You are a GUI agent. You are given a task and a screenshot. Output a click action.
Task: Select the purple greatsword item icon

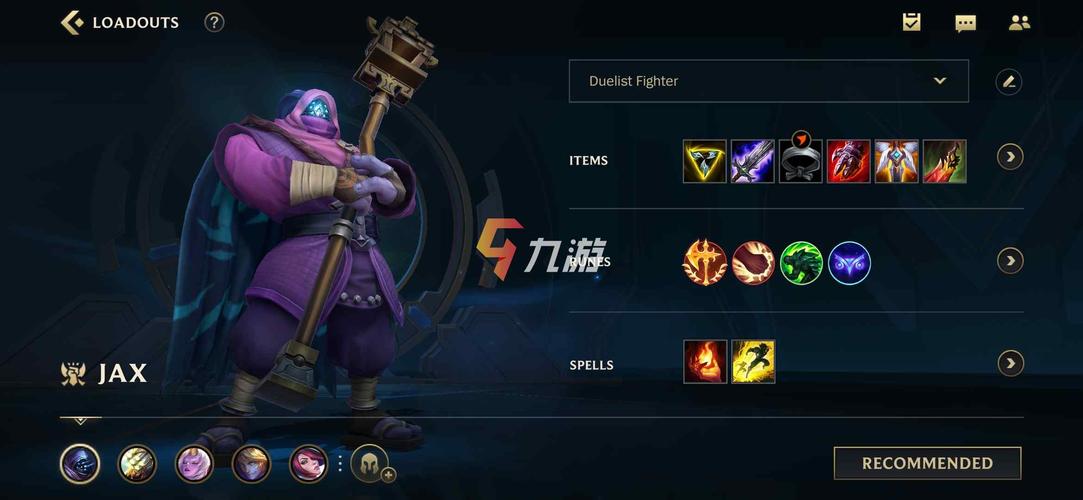click(752, 161)
